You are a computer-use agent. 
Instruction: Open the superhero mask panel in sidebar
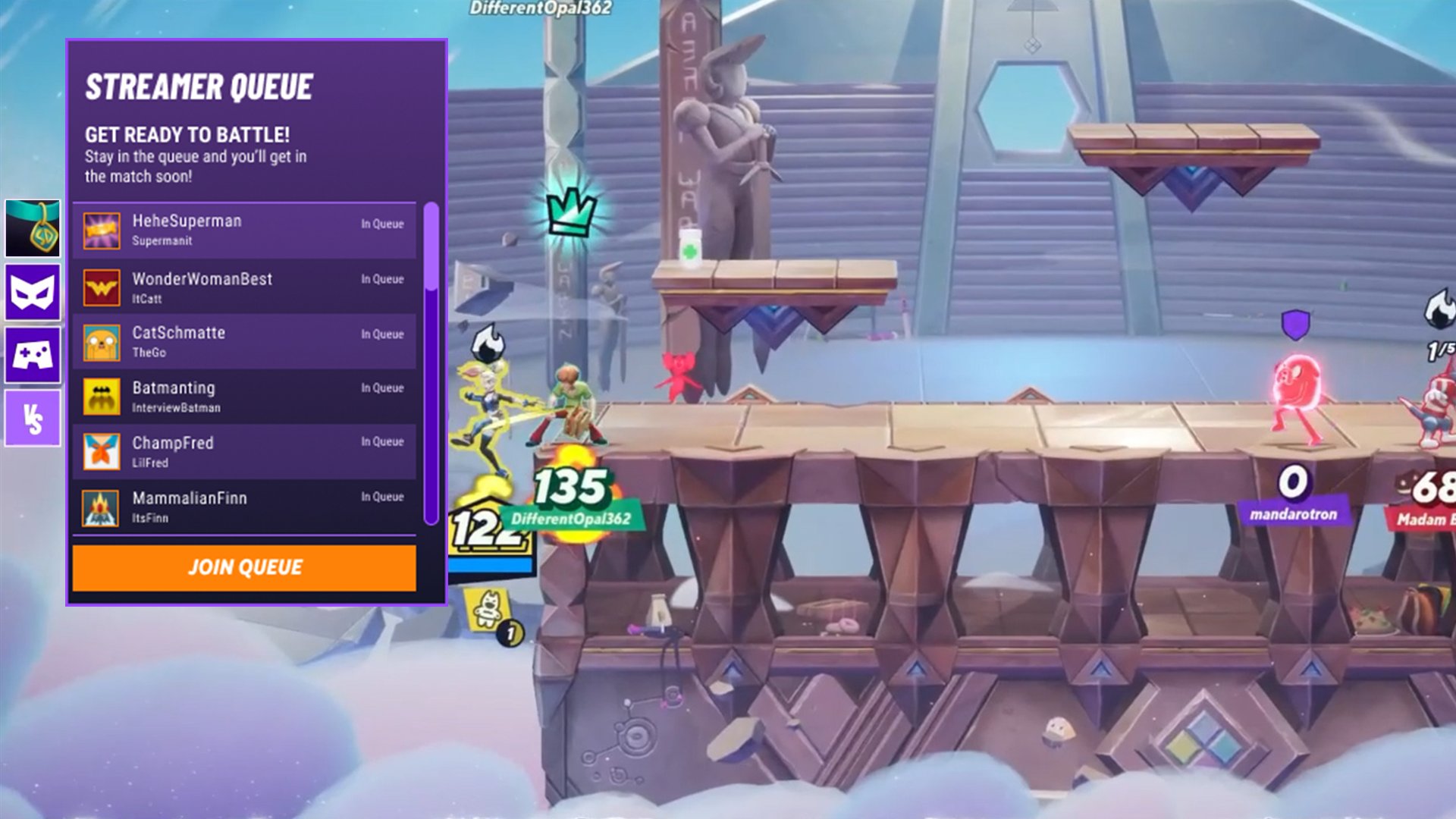pyautogui.click(x=33, y=293)
